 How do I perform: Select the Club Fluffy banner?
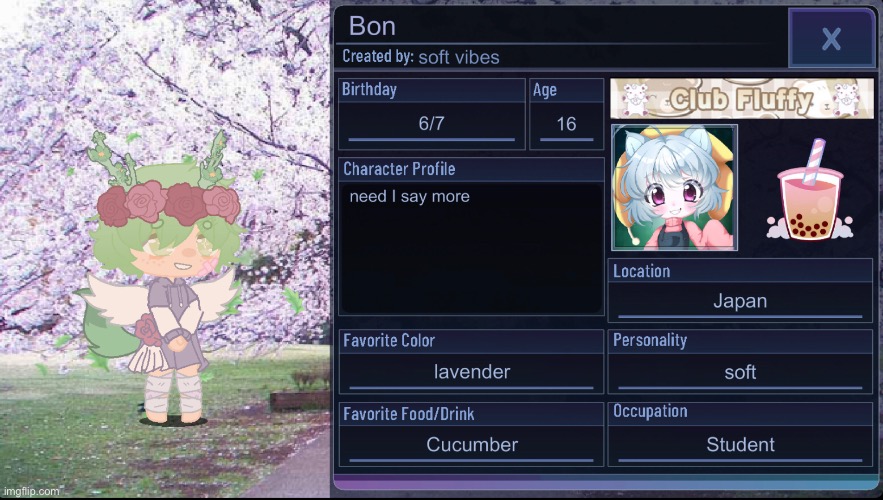click(x=741, y=98)
